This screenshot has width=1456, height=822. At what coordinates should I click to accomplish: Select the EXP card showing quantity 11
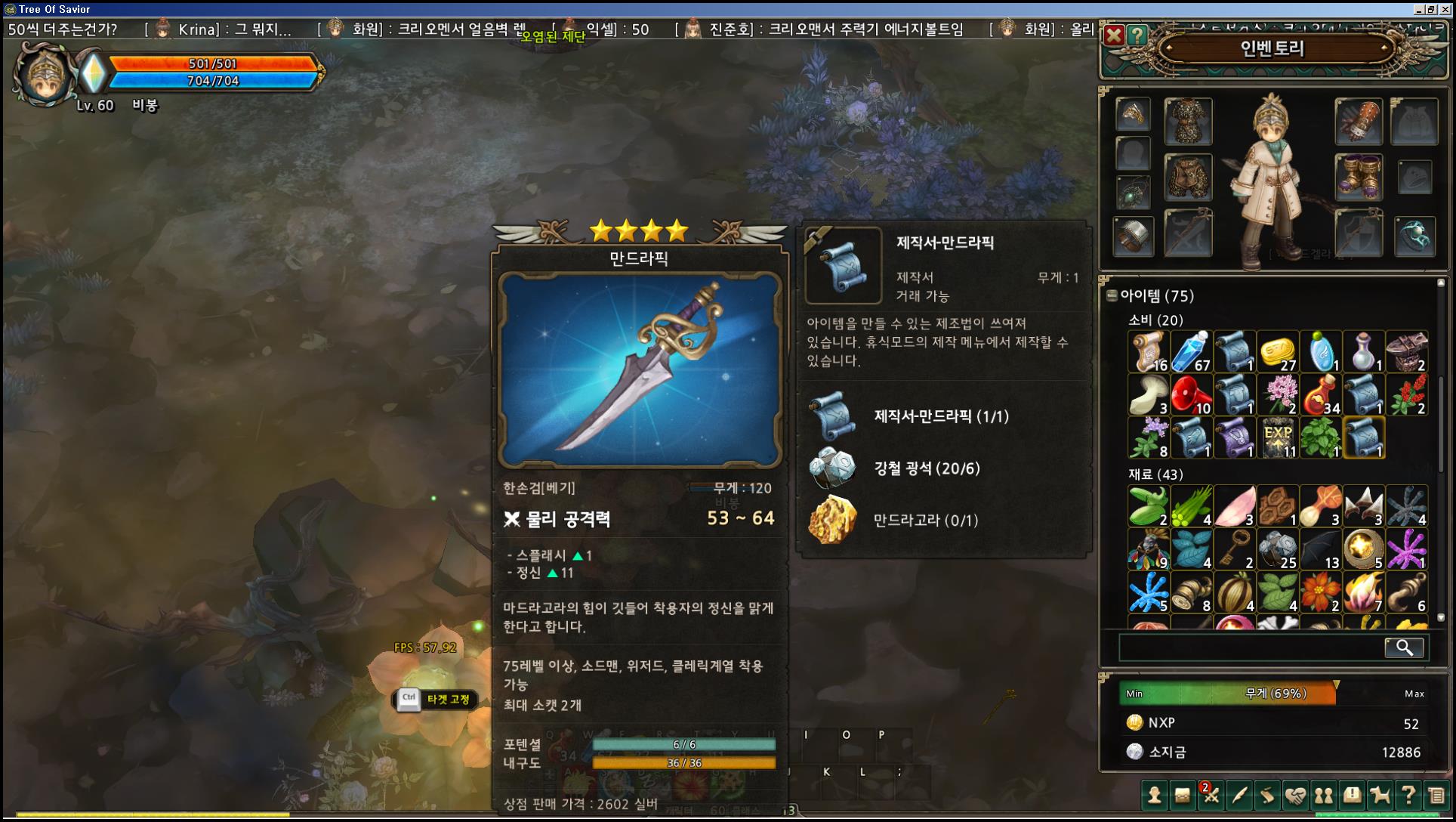point(1279,438)
